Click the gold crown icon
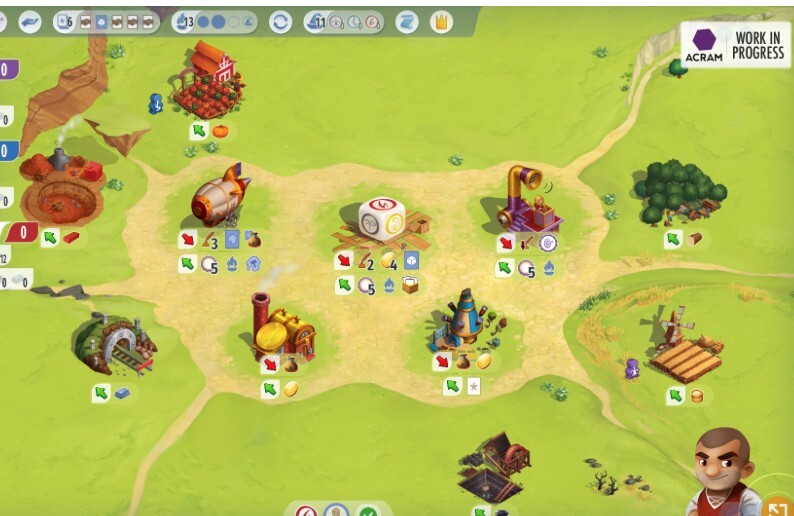The height and width of the screenshot is (516, 794). coord(440,21)
